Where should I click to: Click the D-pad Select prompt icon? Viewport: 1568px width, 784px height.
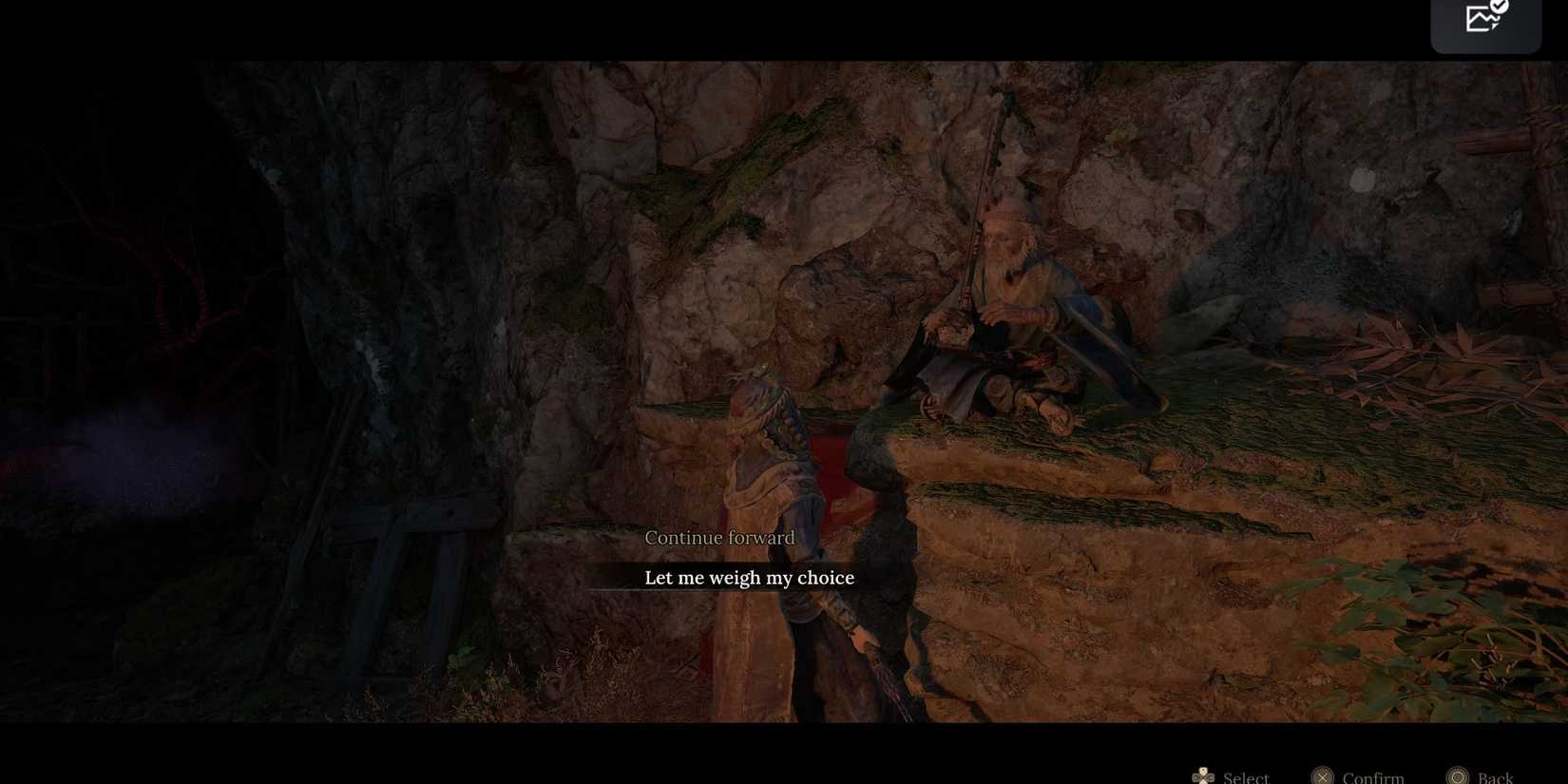pyautogui.click(x=1205, y=775)
